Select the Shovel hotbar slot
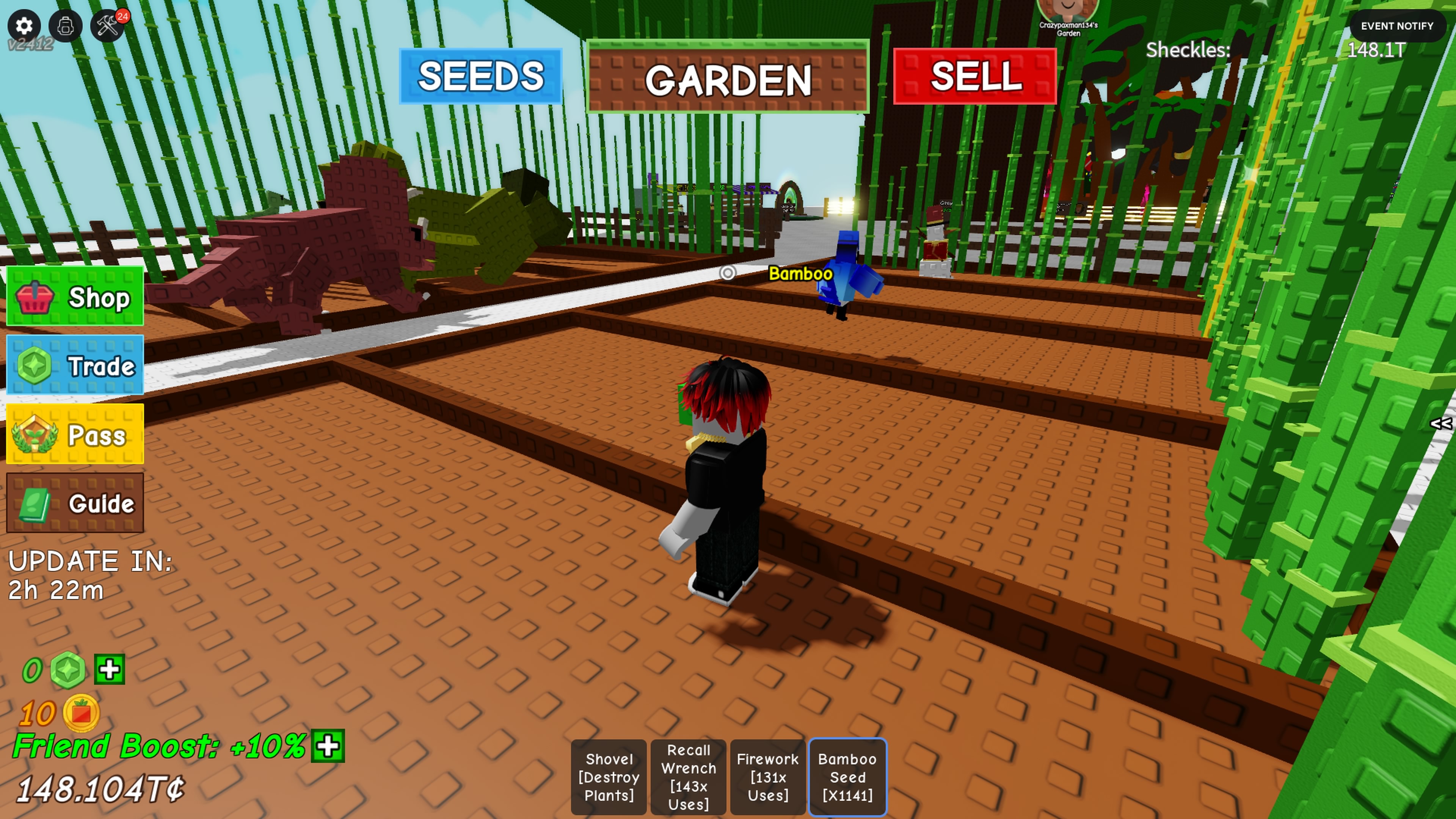This screenshot has width=1456, height=819. coord(609,777)
